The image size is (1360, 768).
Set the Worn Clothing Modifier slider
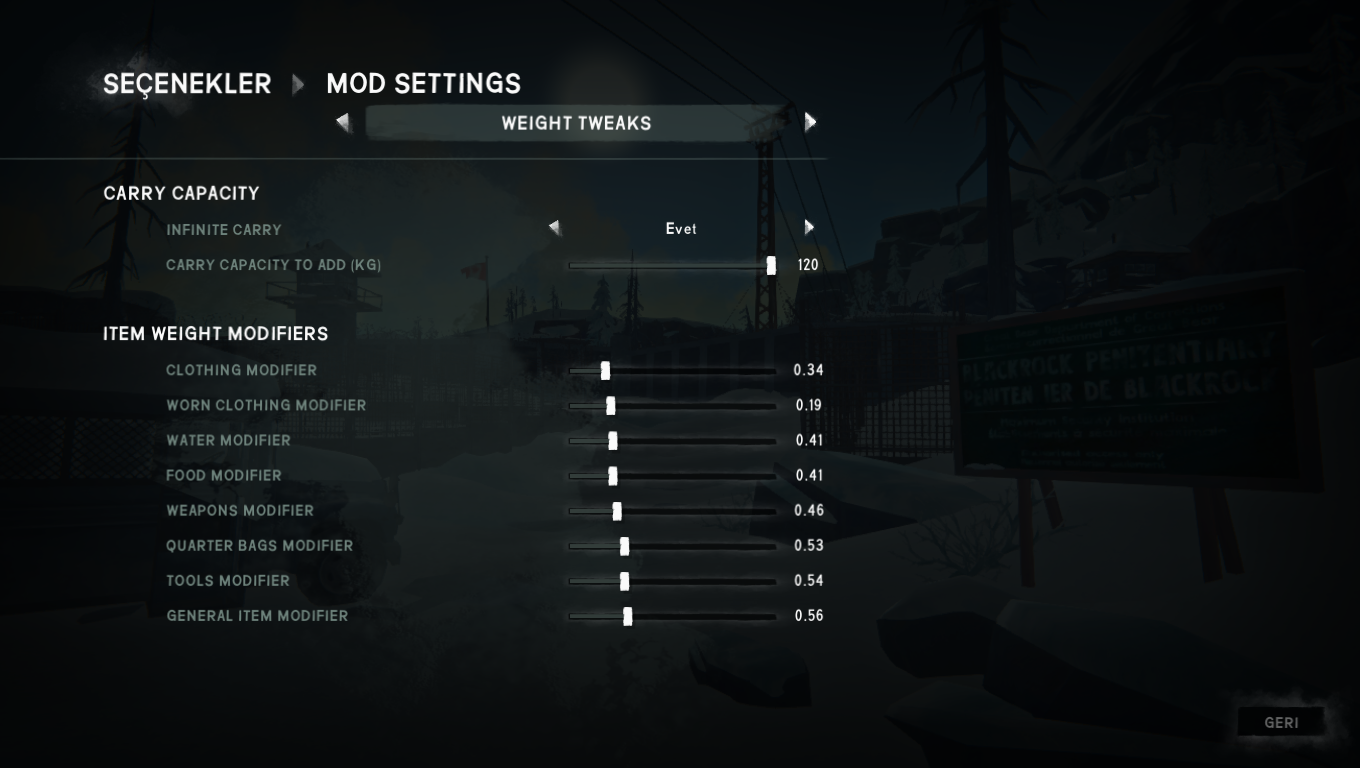pos(610,406)
